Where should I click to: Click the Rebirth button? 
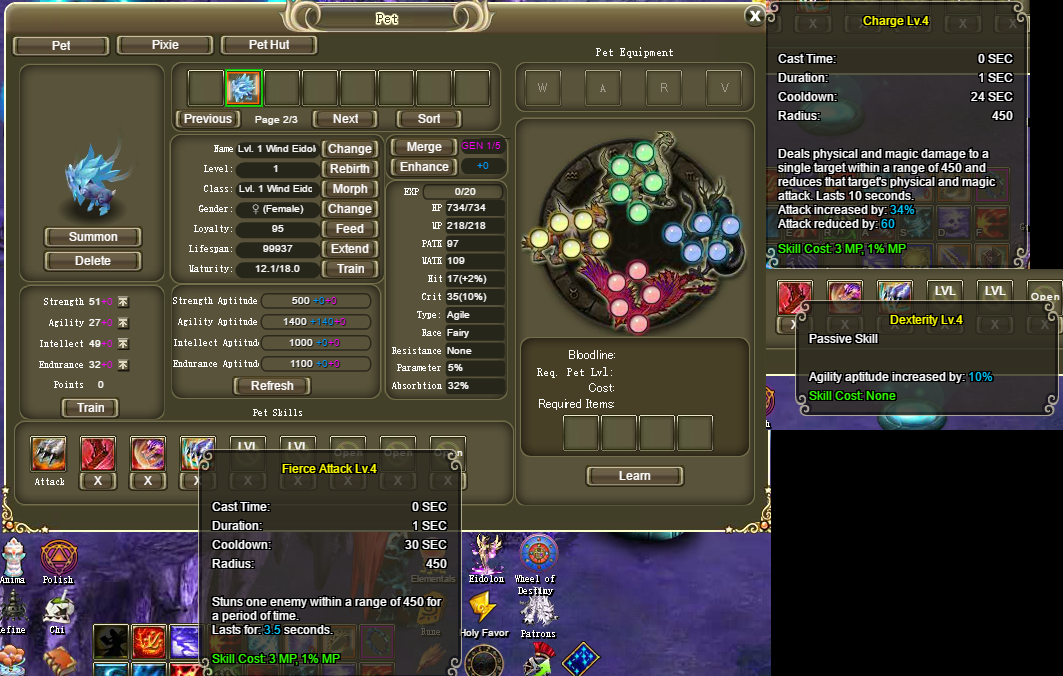[350, 169]
